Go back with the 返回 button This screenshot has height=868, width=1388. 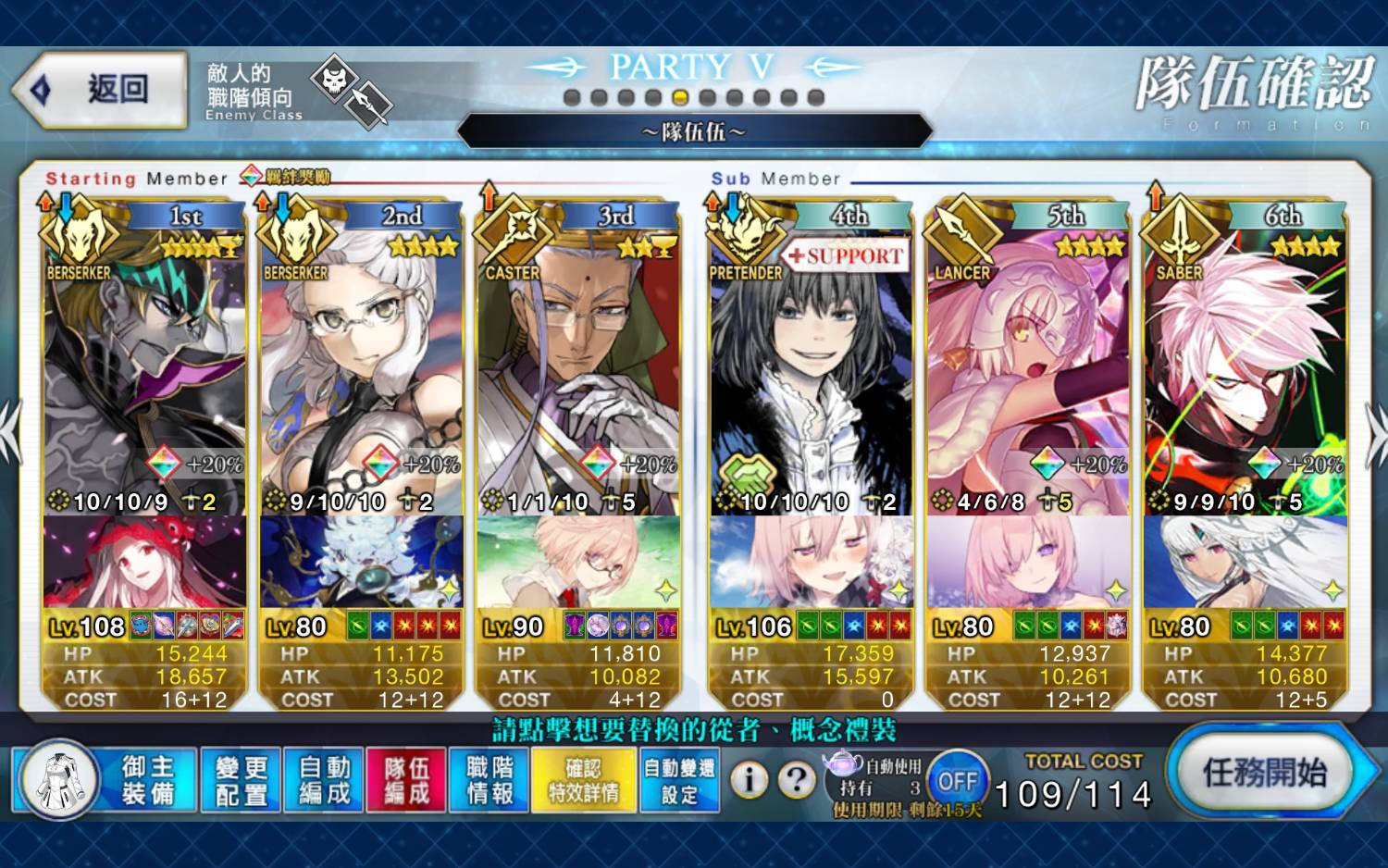point(100,90)
